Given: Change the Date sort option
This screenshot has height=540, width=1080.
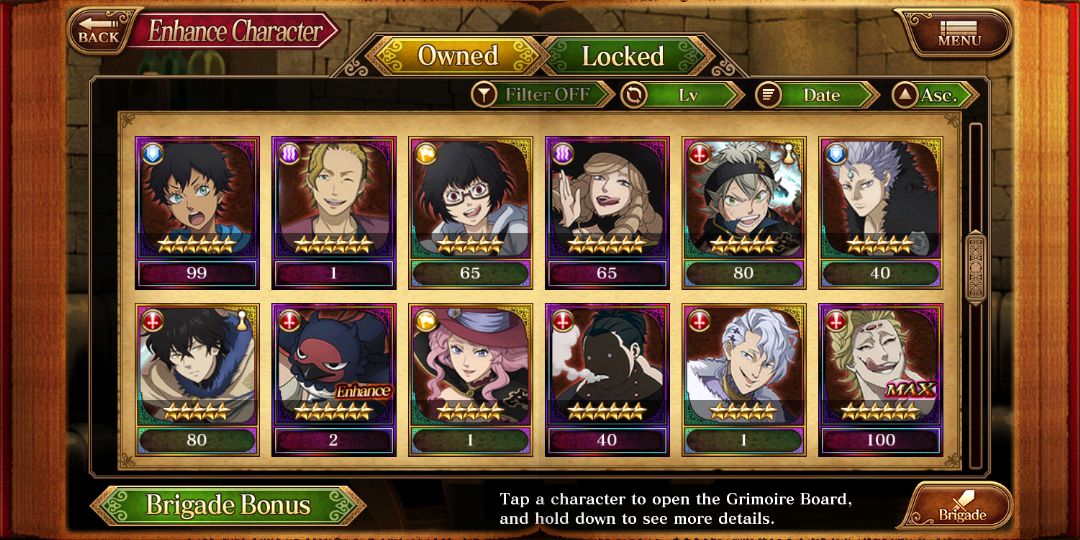Looking at the screenshot, I should [x=816, y=95].
